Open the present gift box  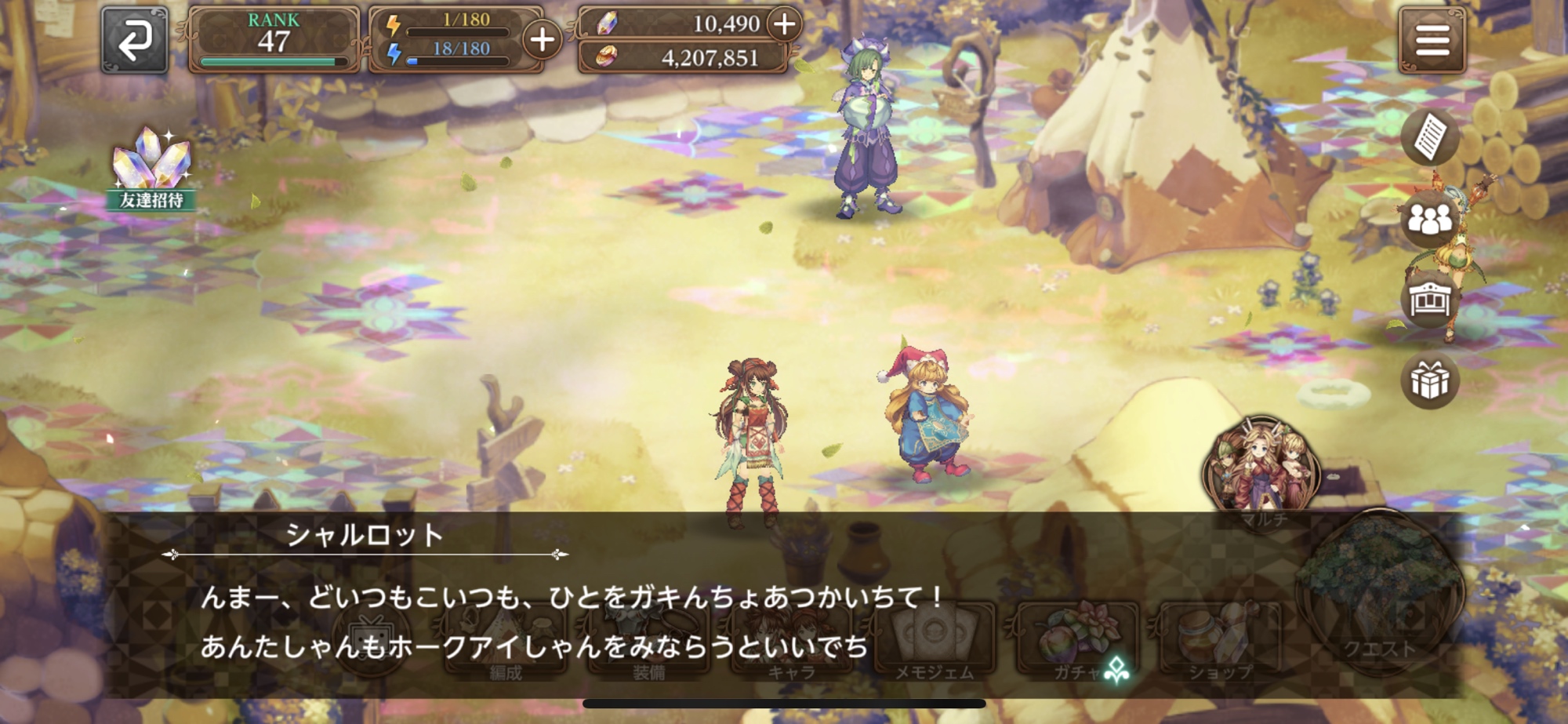pyautogui.click(x=1430, y=382)
